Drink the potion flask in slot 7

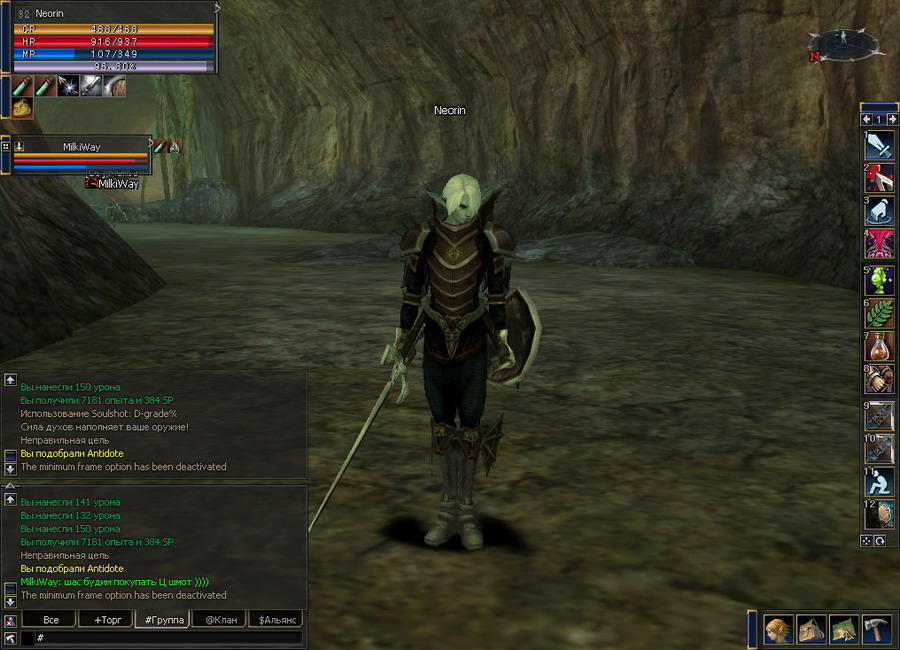(879, 347)
